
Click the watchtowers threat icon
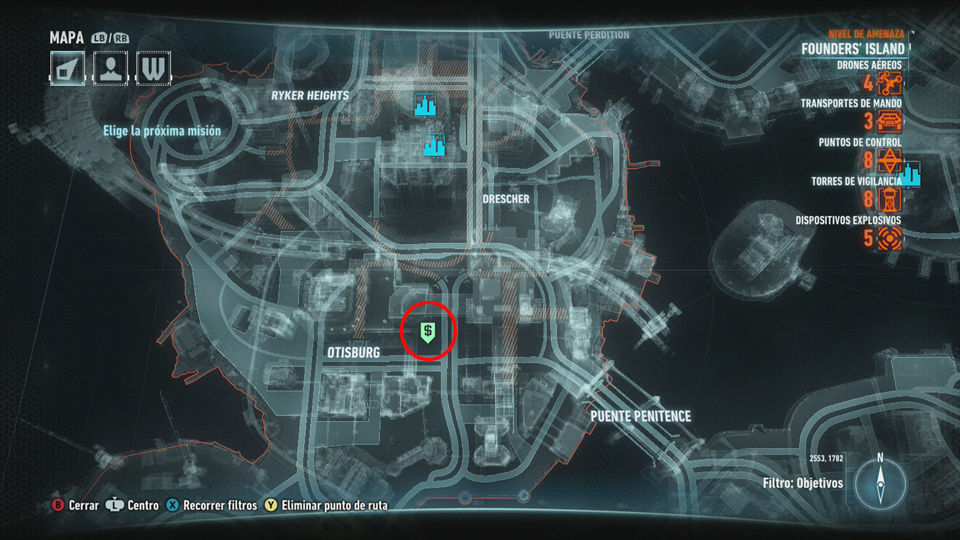[x=889, y=200]
